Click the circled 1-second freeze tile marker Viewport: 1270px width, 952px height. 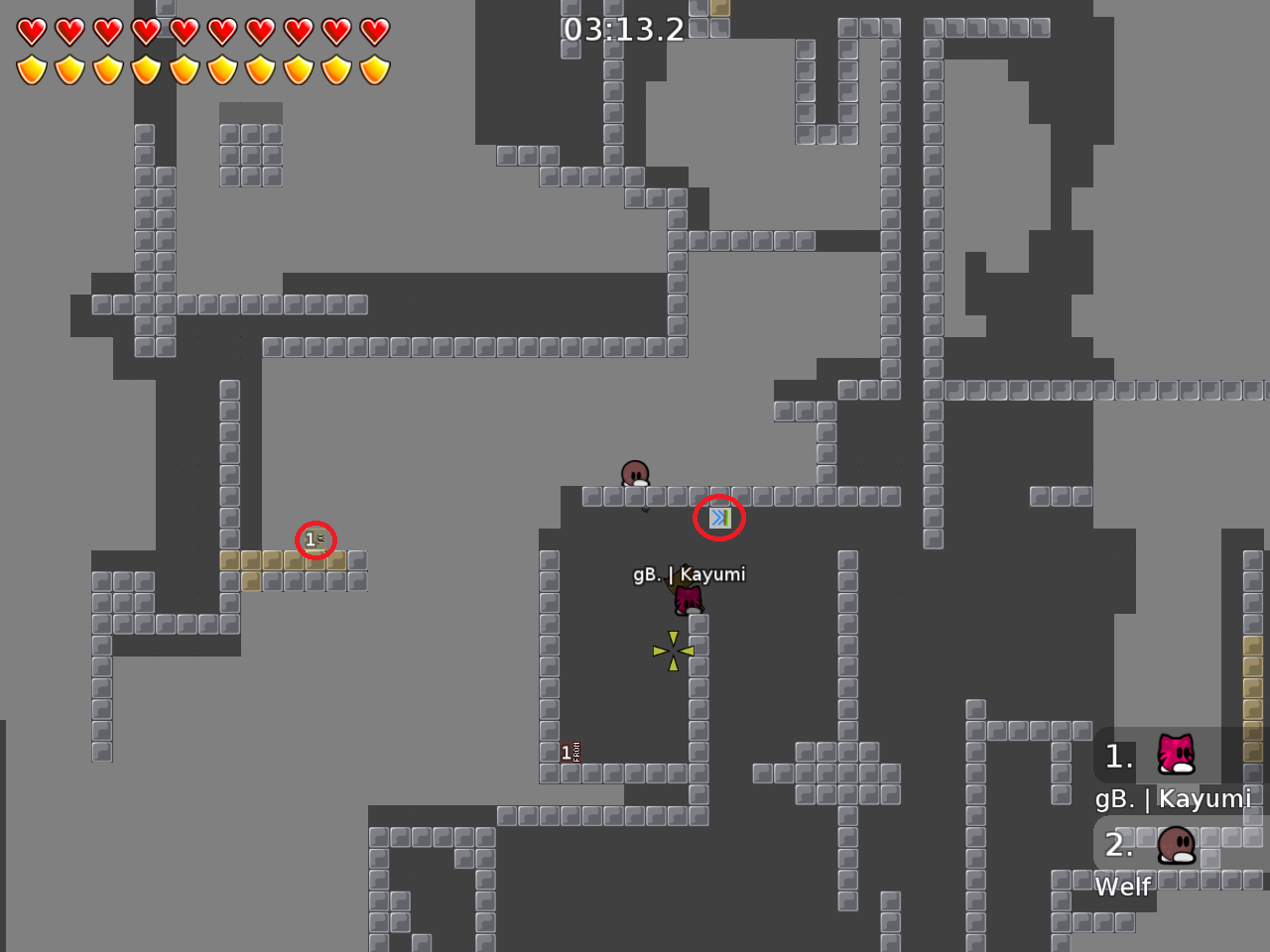[316, 538]
